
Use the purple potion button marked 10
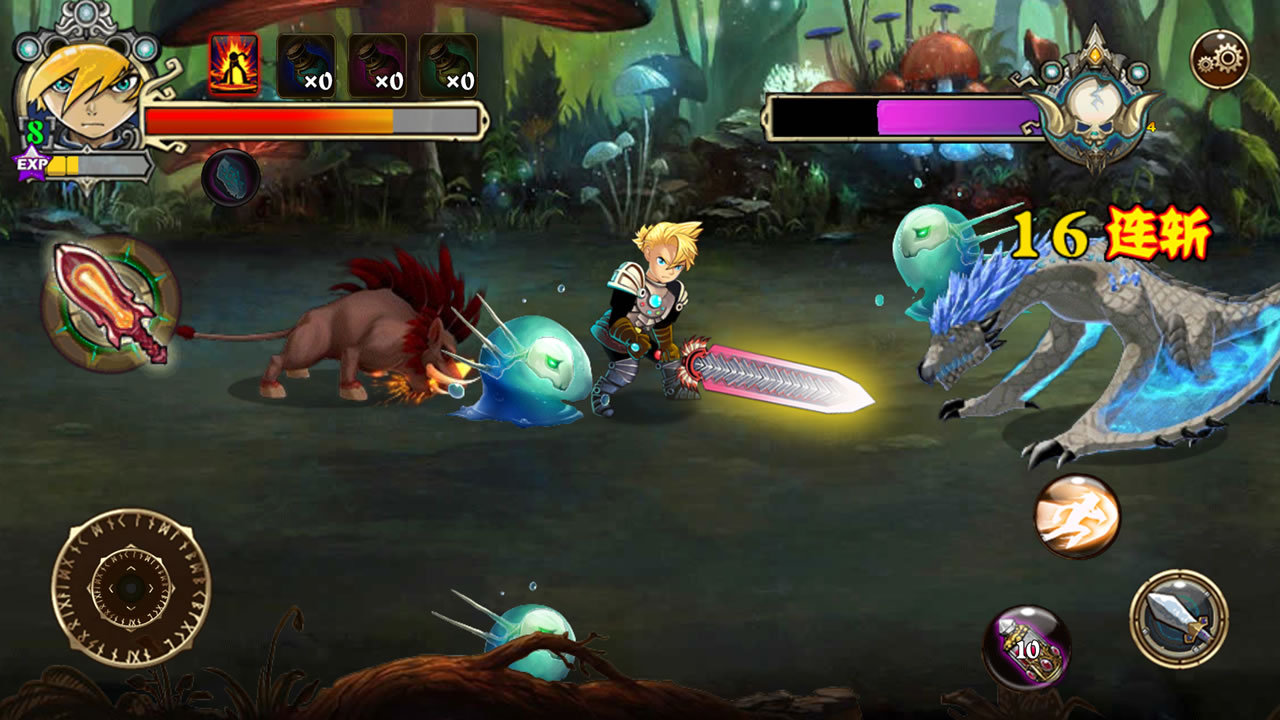coord(1027,648)
